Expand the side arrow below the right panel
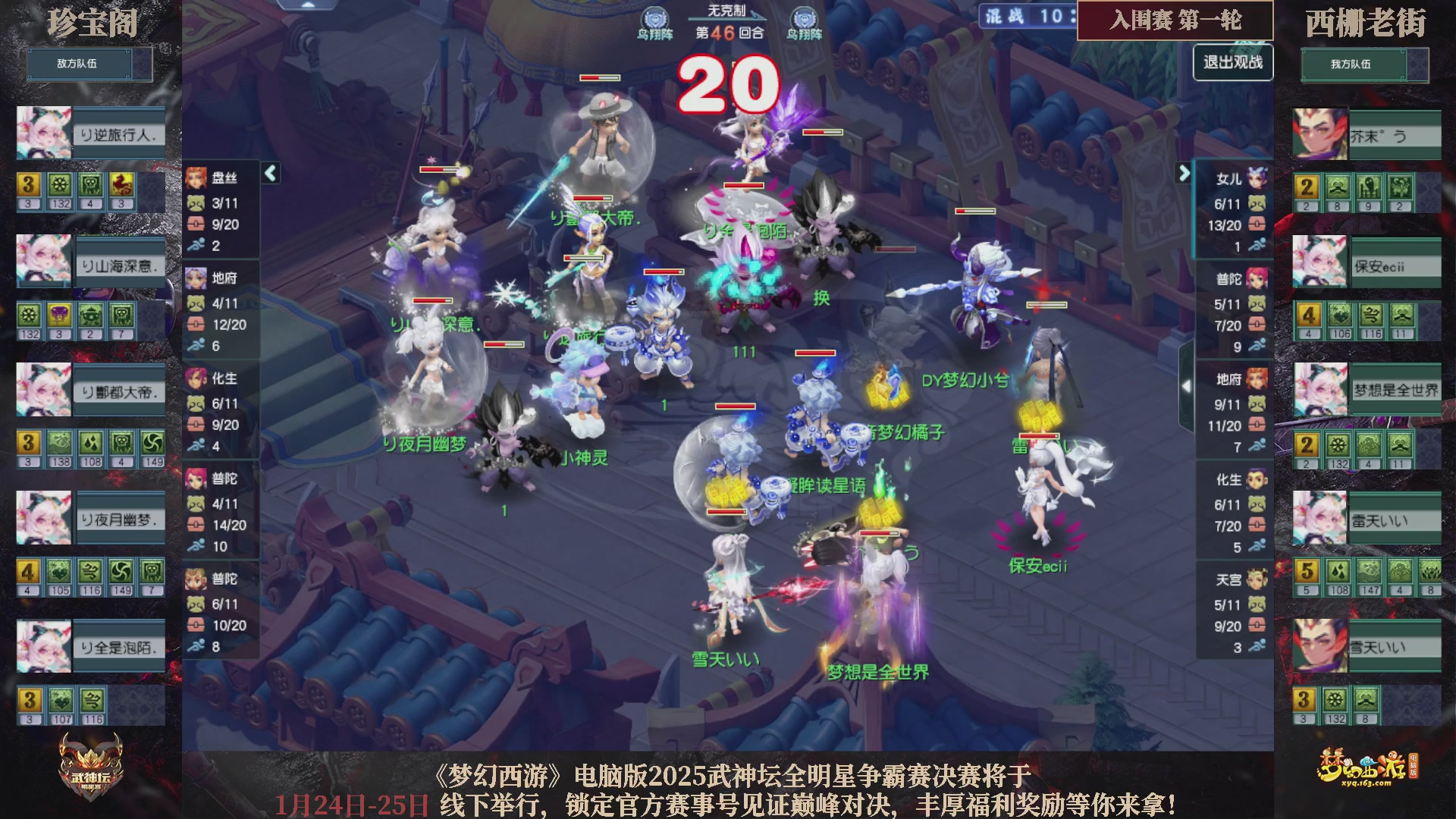This screenshot has height=819, width=1456. click(x=1188, y=387)
